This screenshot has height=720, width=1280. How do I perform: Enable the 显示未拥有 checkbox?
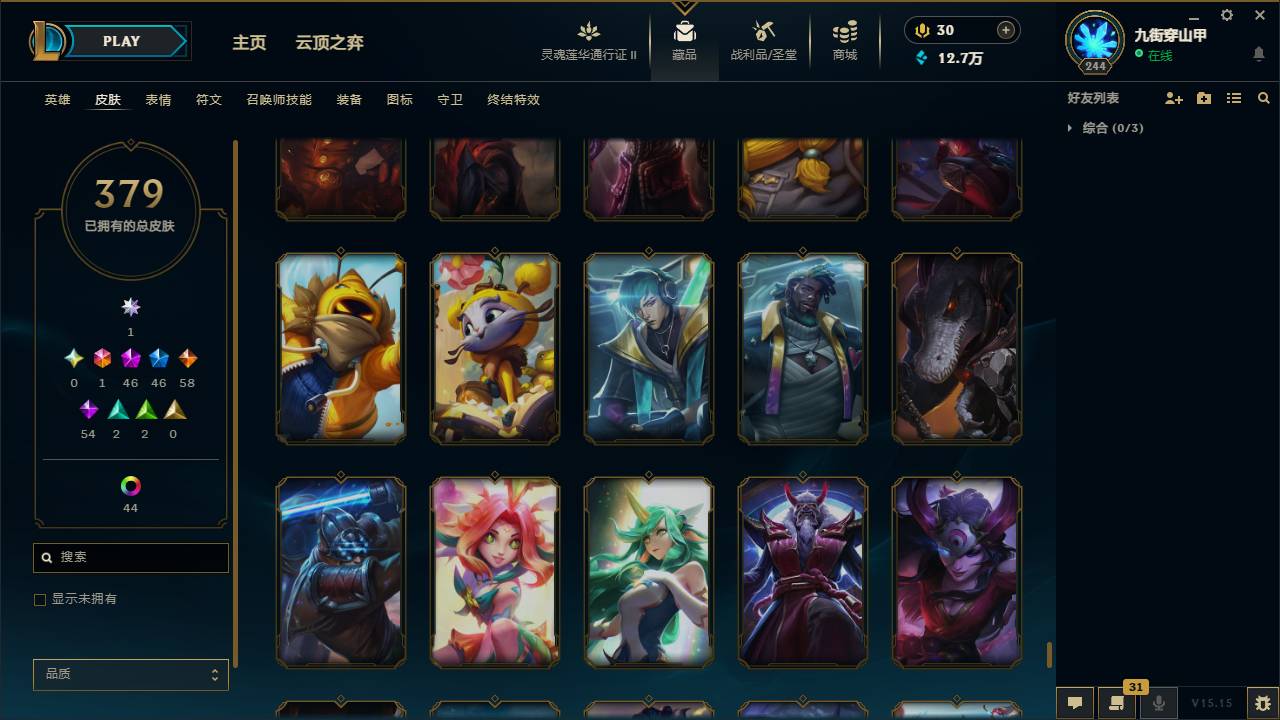pos(40,599)
